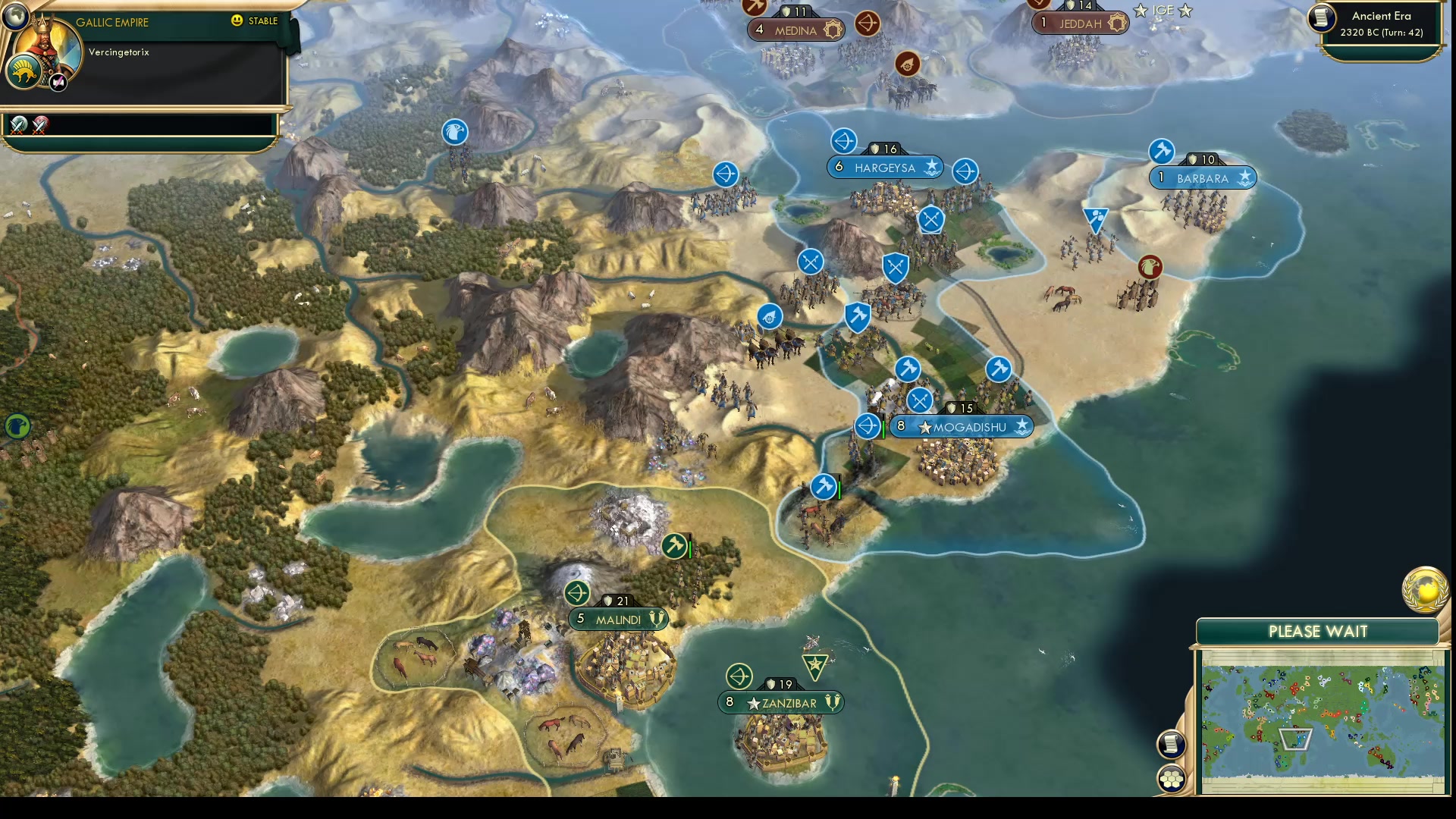Click the viewport rectangle inside the minimap
The image size is (1456, 819).
1295,739
